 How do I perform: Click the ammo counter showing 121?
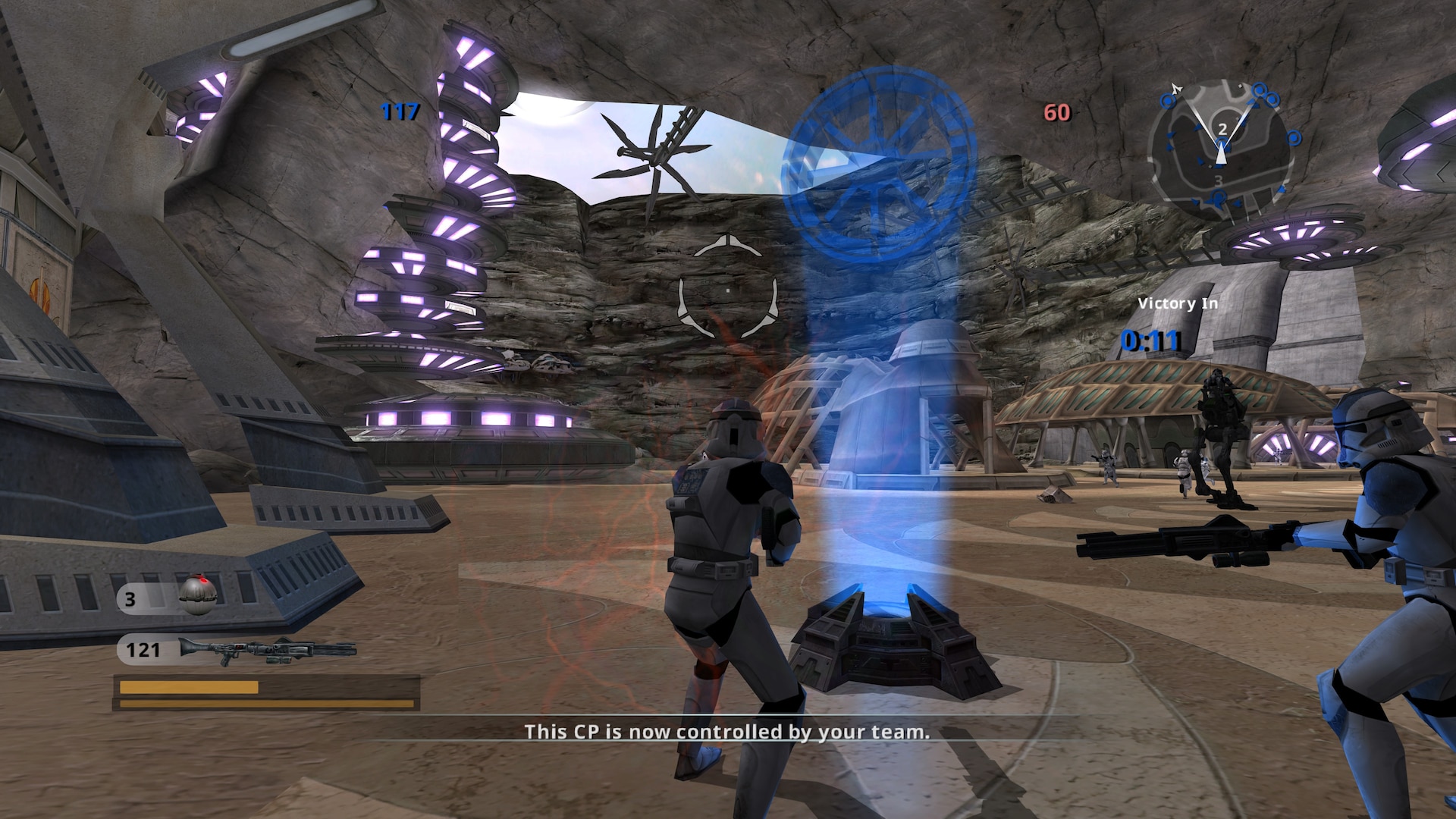[x=143, y=651]
